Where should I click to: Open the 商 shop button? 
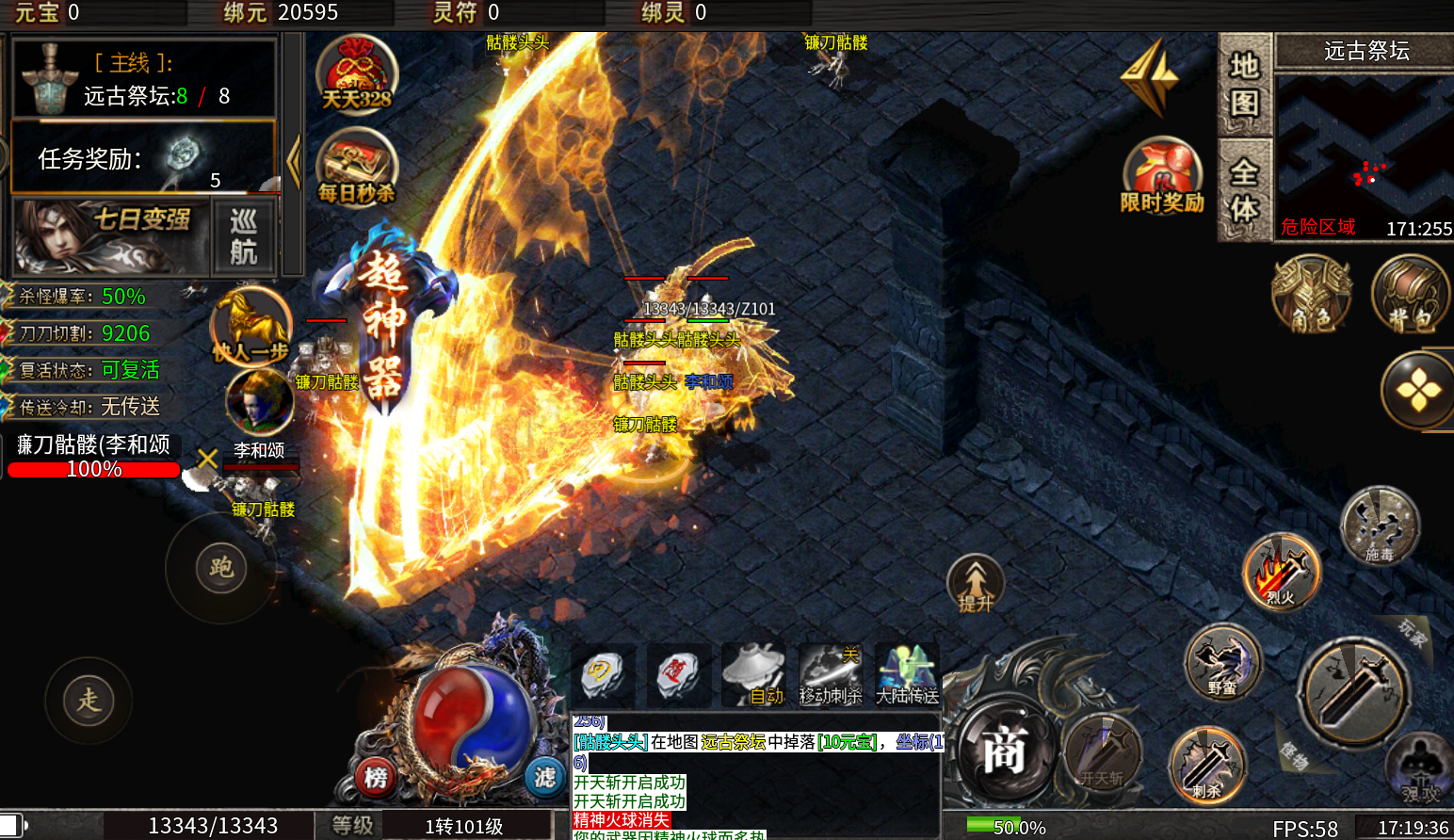(1003, 751)
